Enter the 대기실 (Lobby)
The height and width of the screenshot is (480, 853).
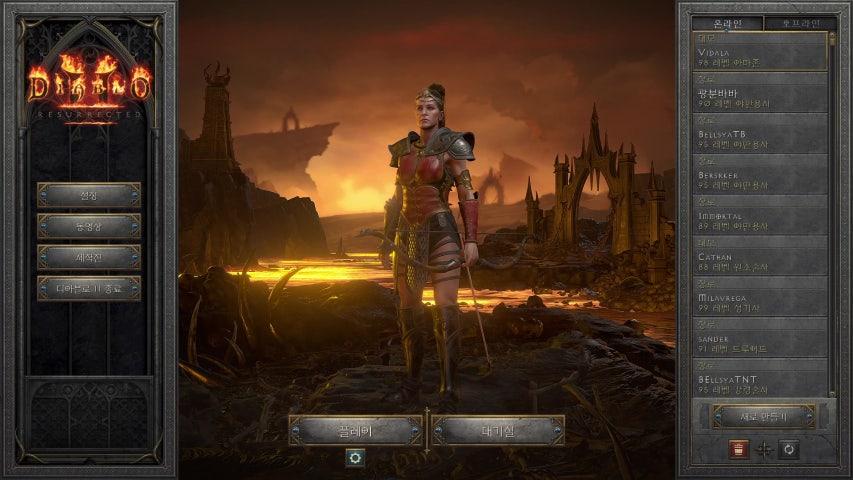click(498, 431)
